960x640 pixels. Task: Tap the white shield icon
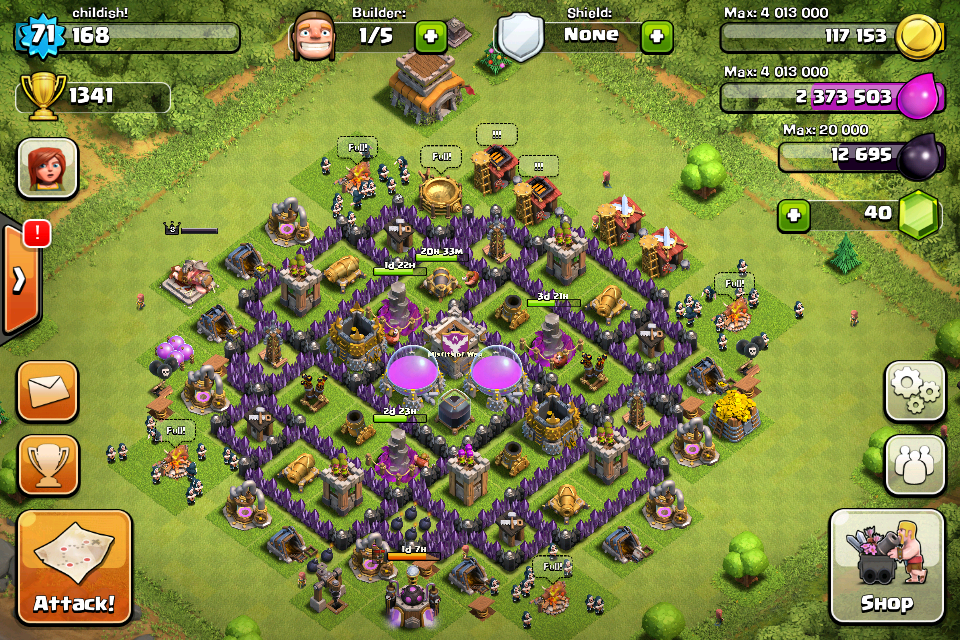click(x=520, y=37)
